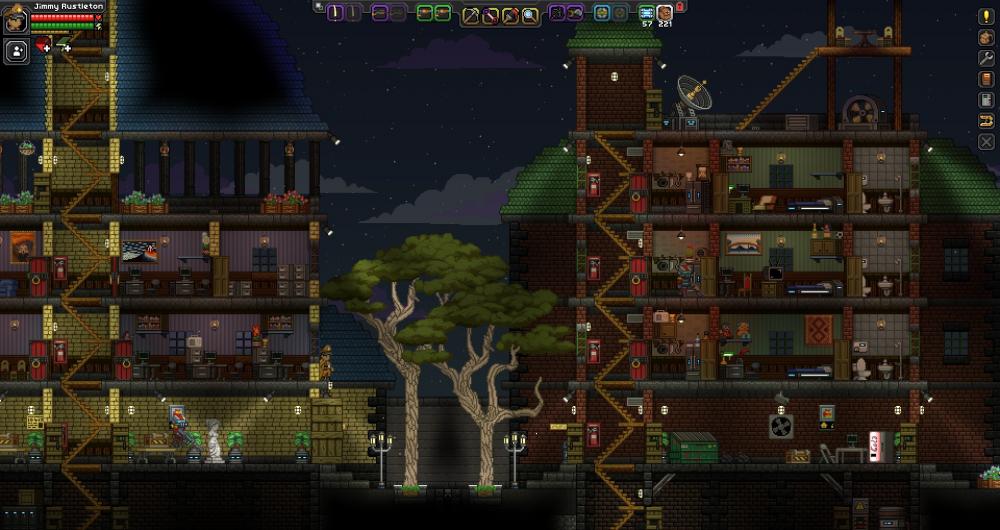Select the wire tool in hotbar

[490, 14]
